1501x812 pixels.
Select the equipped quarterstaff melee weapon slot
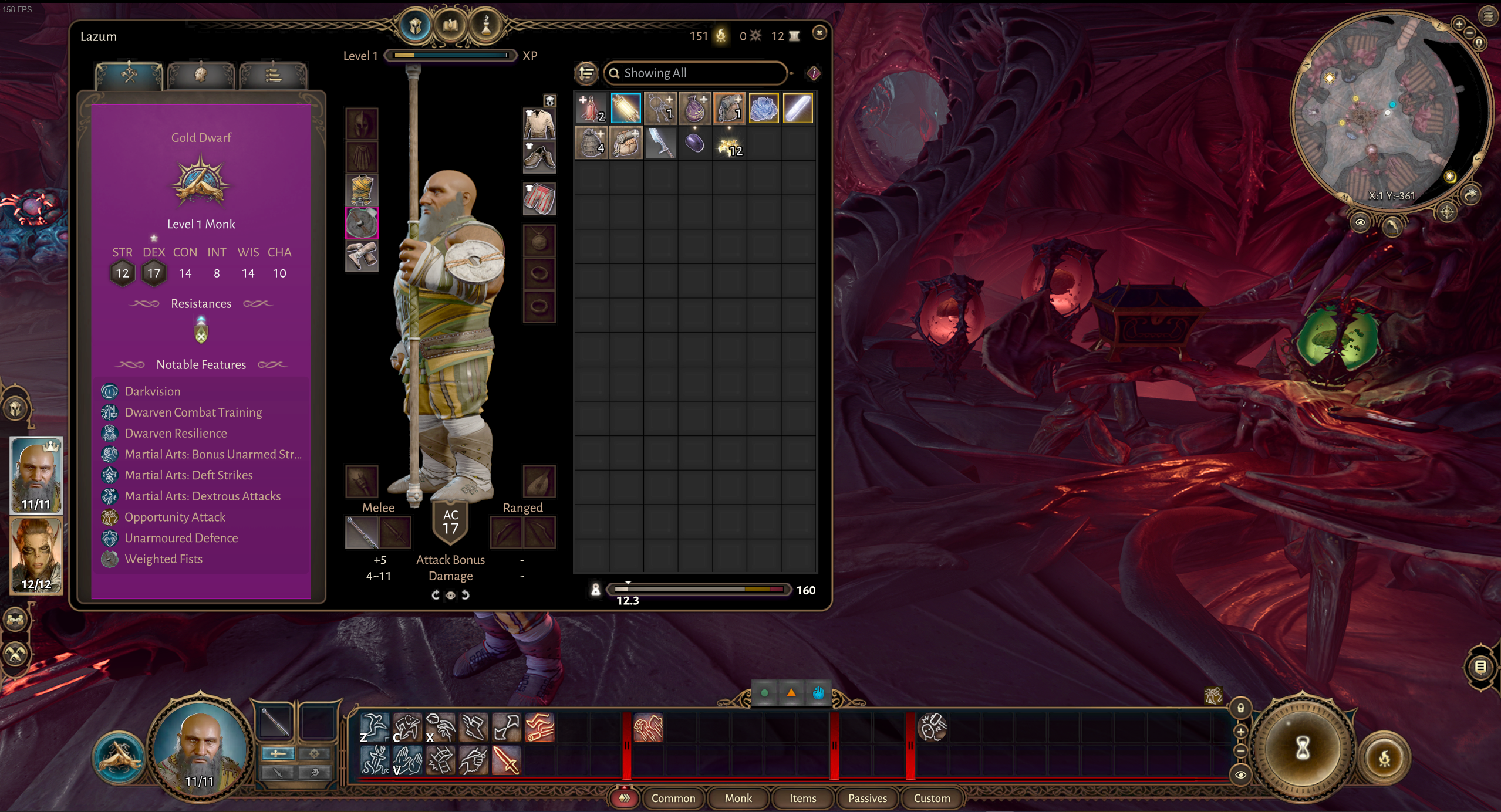(x=361, y=532)
